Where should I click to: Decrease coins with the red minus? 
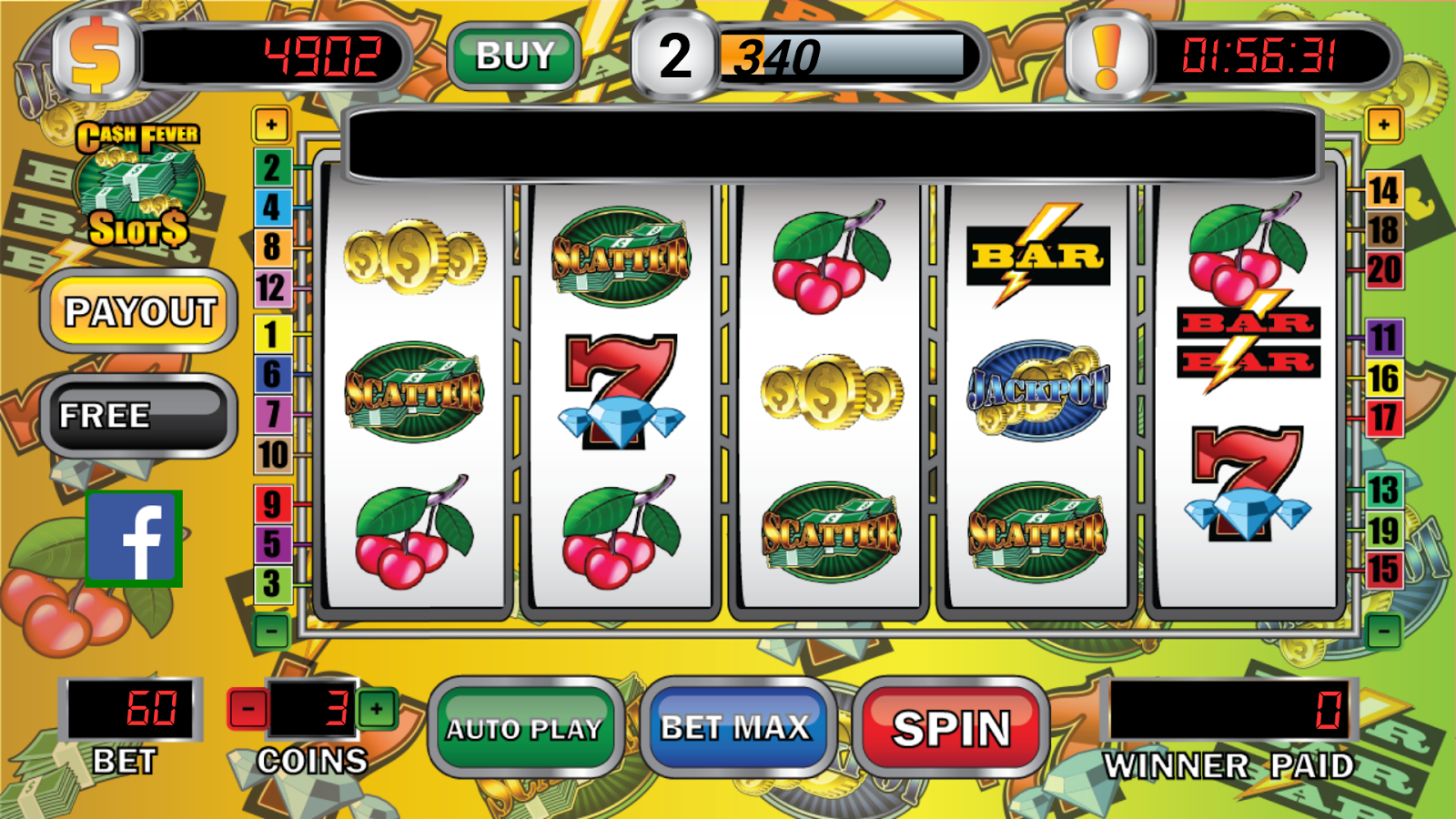(x=248, y=709)
